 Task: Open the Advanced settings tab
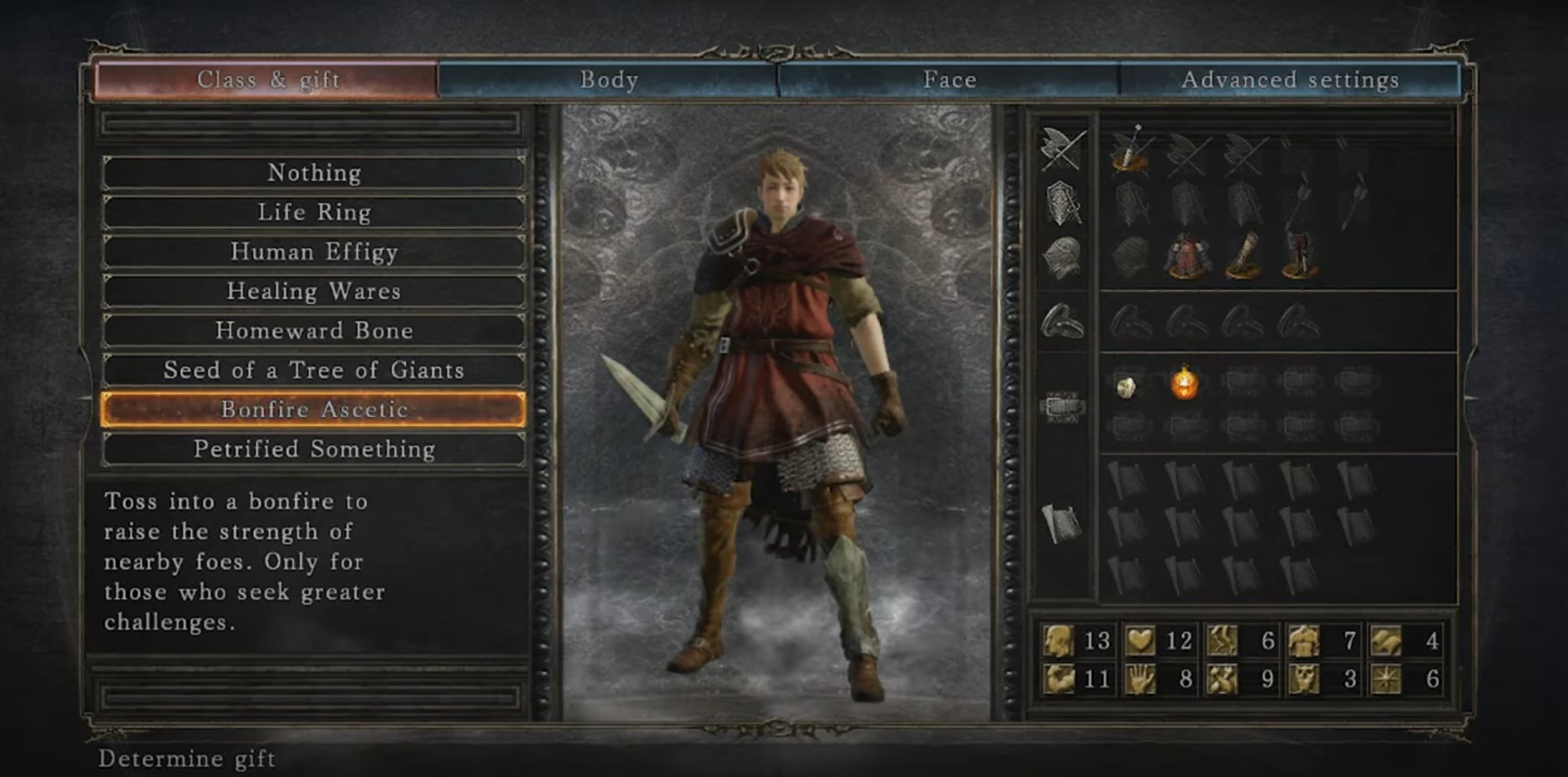pos(1290,80)
